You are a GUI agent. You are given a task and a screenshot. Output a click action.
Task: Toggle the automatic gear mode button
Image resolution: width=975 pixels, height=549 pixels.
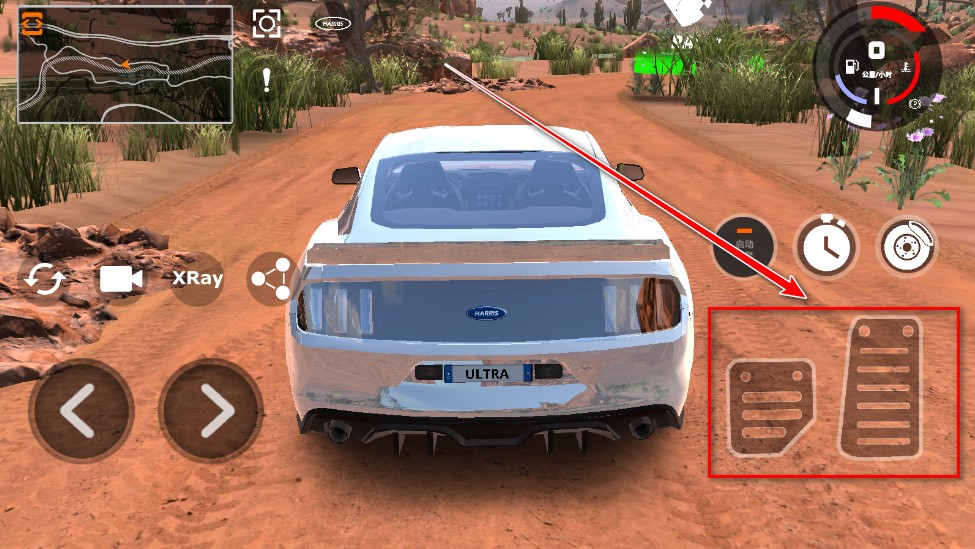(743, 245)
